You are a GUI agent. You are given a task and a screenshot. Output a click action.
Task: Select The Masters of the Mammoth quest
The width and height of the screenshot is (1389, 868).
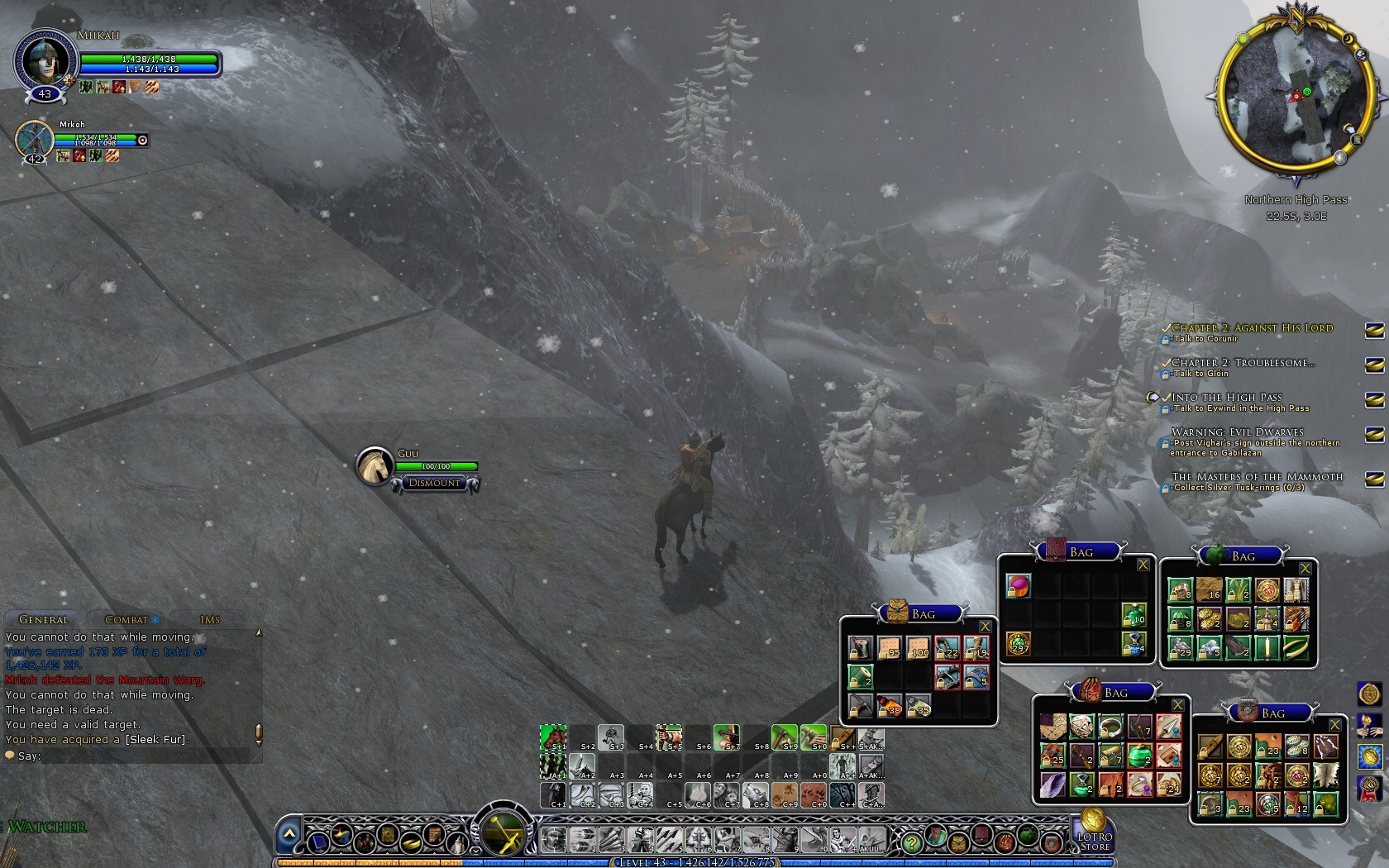(1257, 476)
